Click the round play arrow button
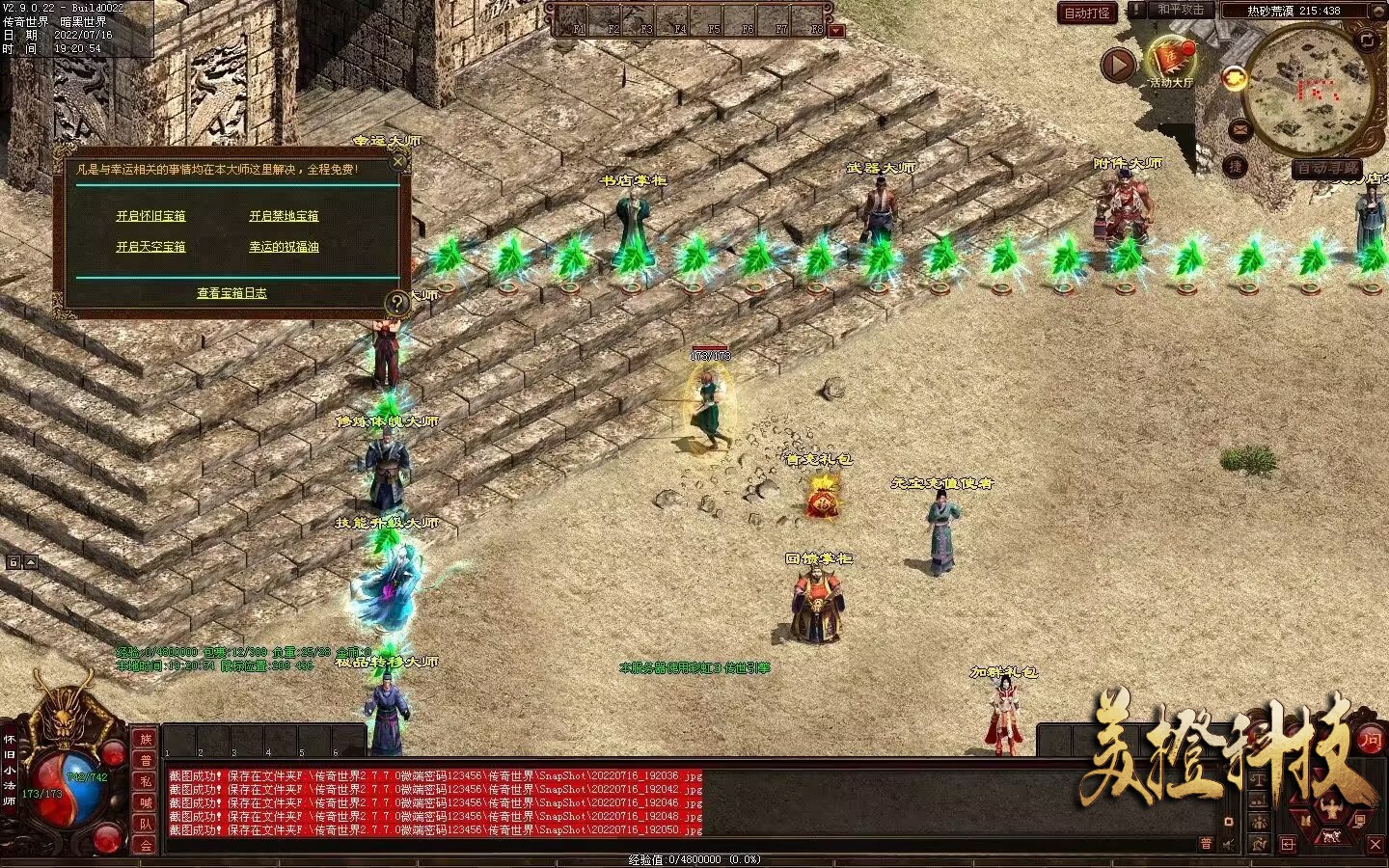Image resolution: width=1389 pixels, height=868 pixels. point(1118,65)
